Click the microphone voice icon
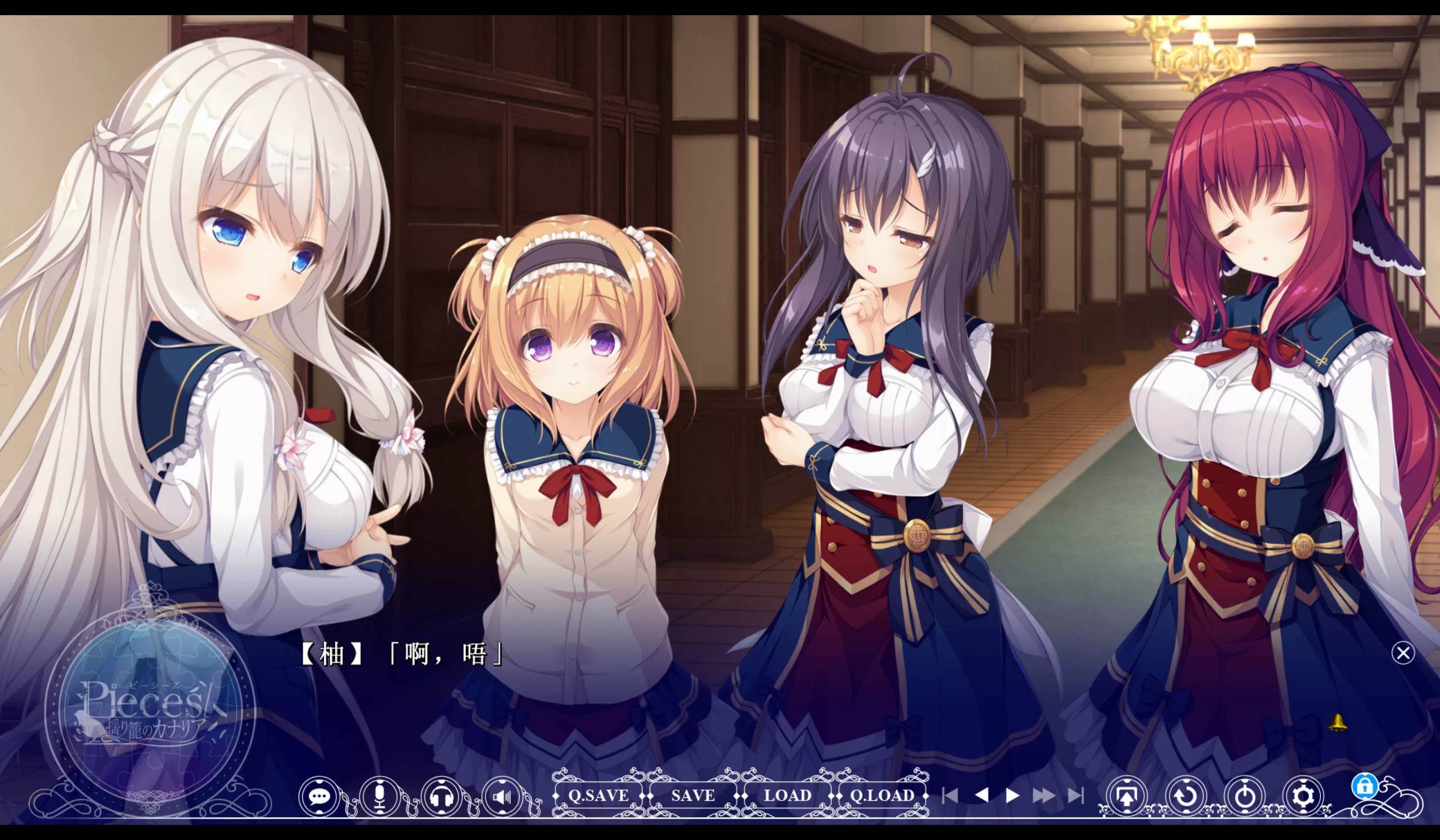The width and height of the screenshot is (1440, 840). point(380,796)
